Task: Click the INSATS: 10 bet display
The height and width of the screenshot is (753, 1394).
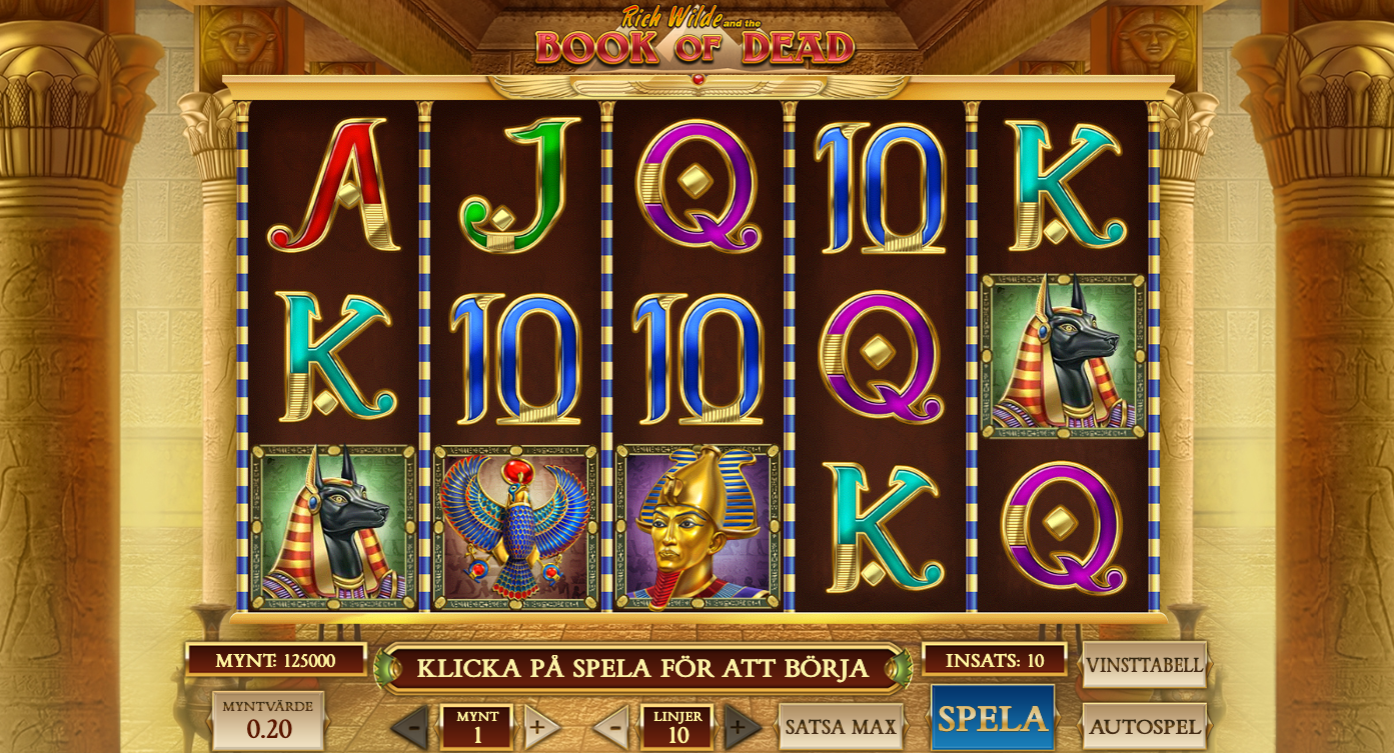Action: pyautogui.click(x=995, y=661)
